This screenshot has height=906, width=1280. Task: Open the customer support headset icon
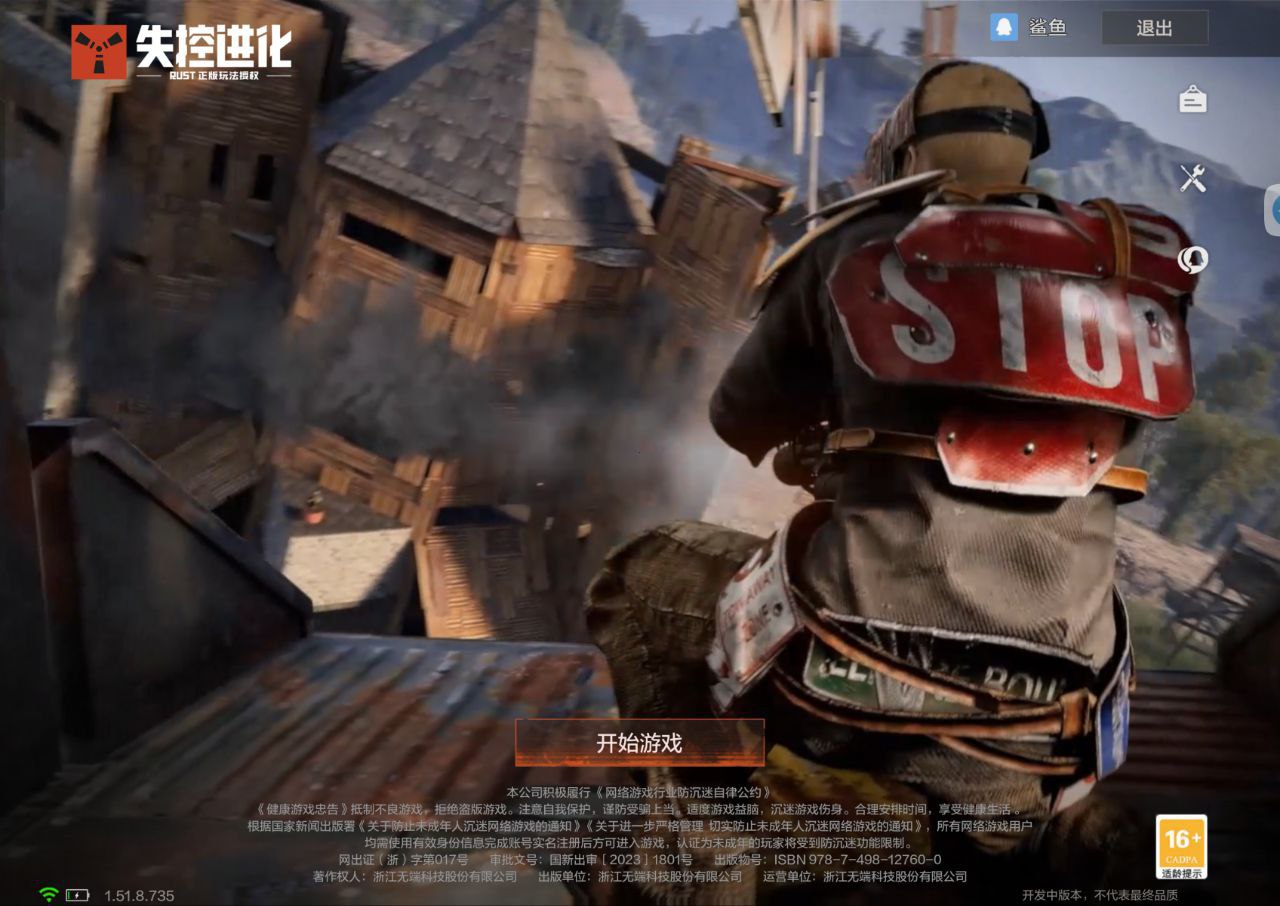1193,260
